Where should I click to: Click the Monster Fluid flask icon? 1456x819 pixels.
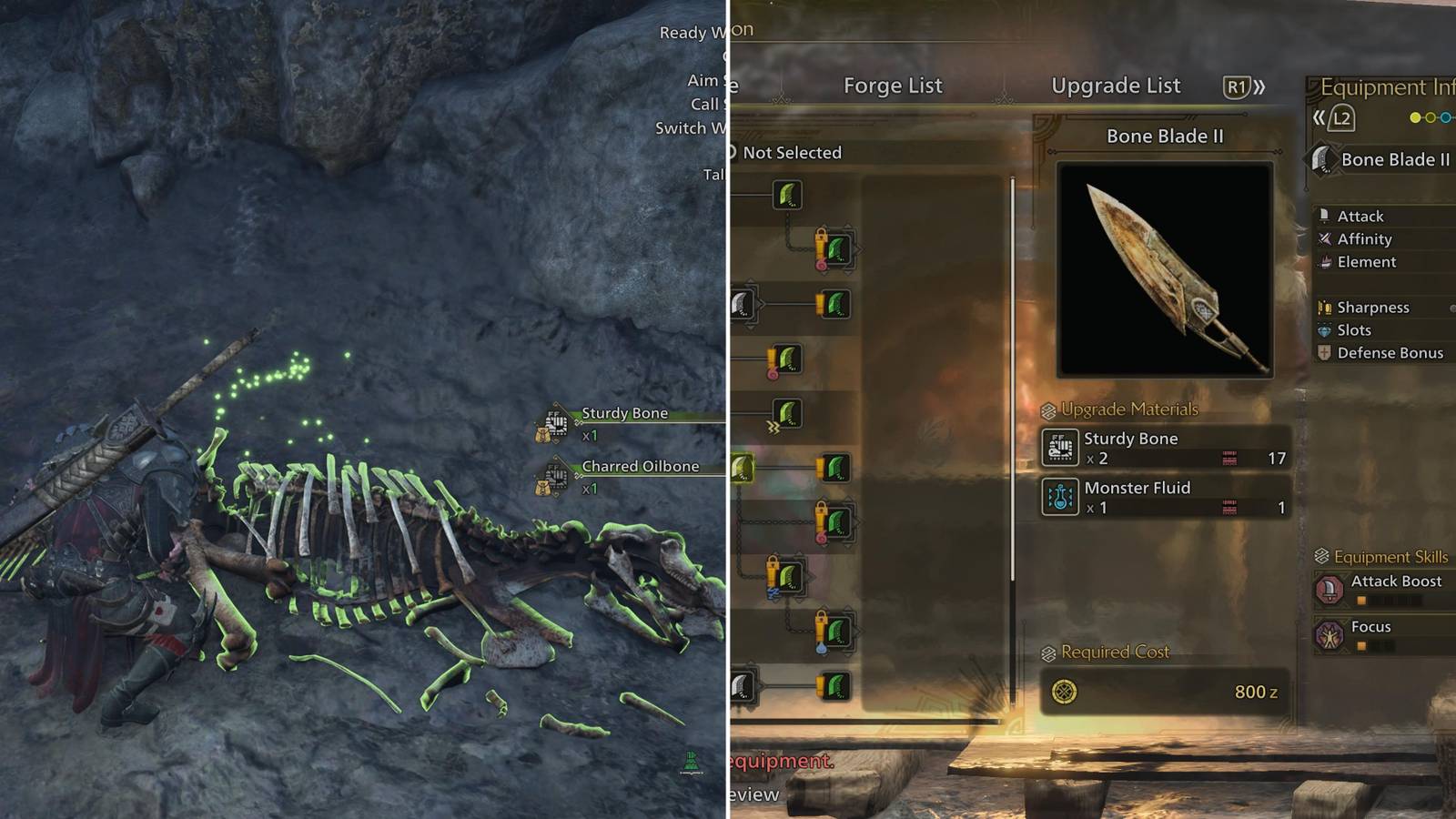click(x=1061, y=496)
